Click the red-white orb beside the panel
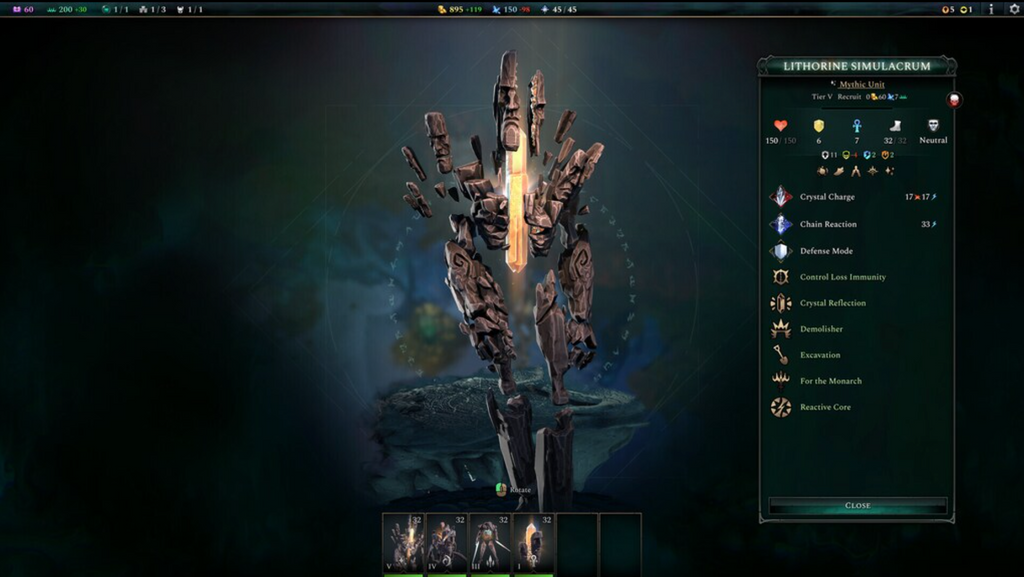This screenshot has height=577, width=1024. pyautogui.click(x=954, y=100)
